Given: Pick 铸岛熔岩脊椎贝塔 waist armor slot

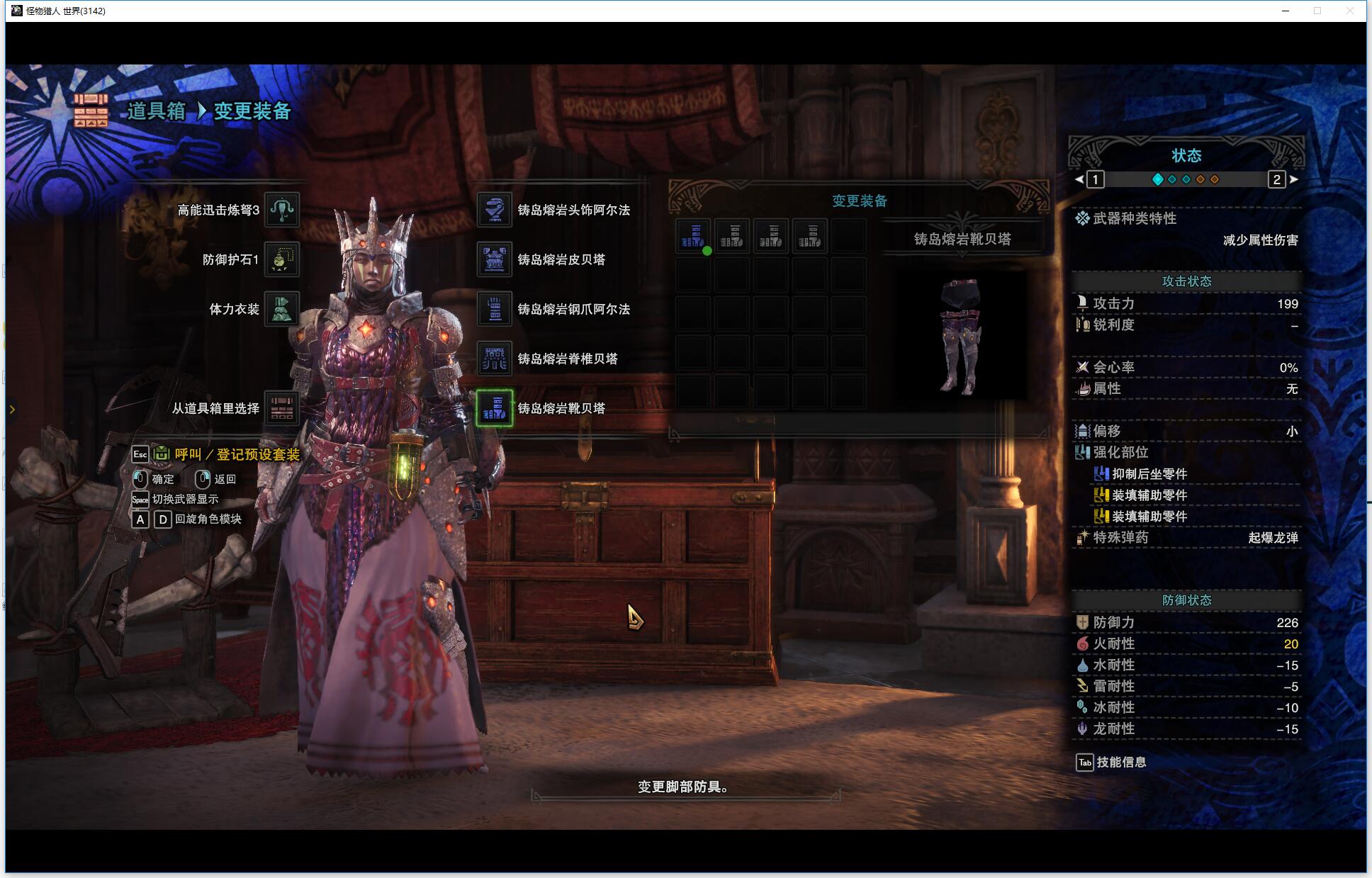Looking at the screenshot, I should tap(495, 359).
